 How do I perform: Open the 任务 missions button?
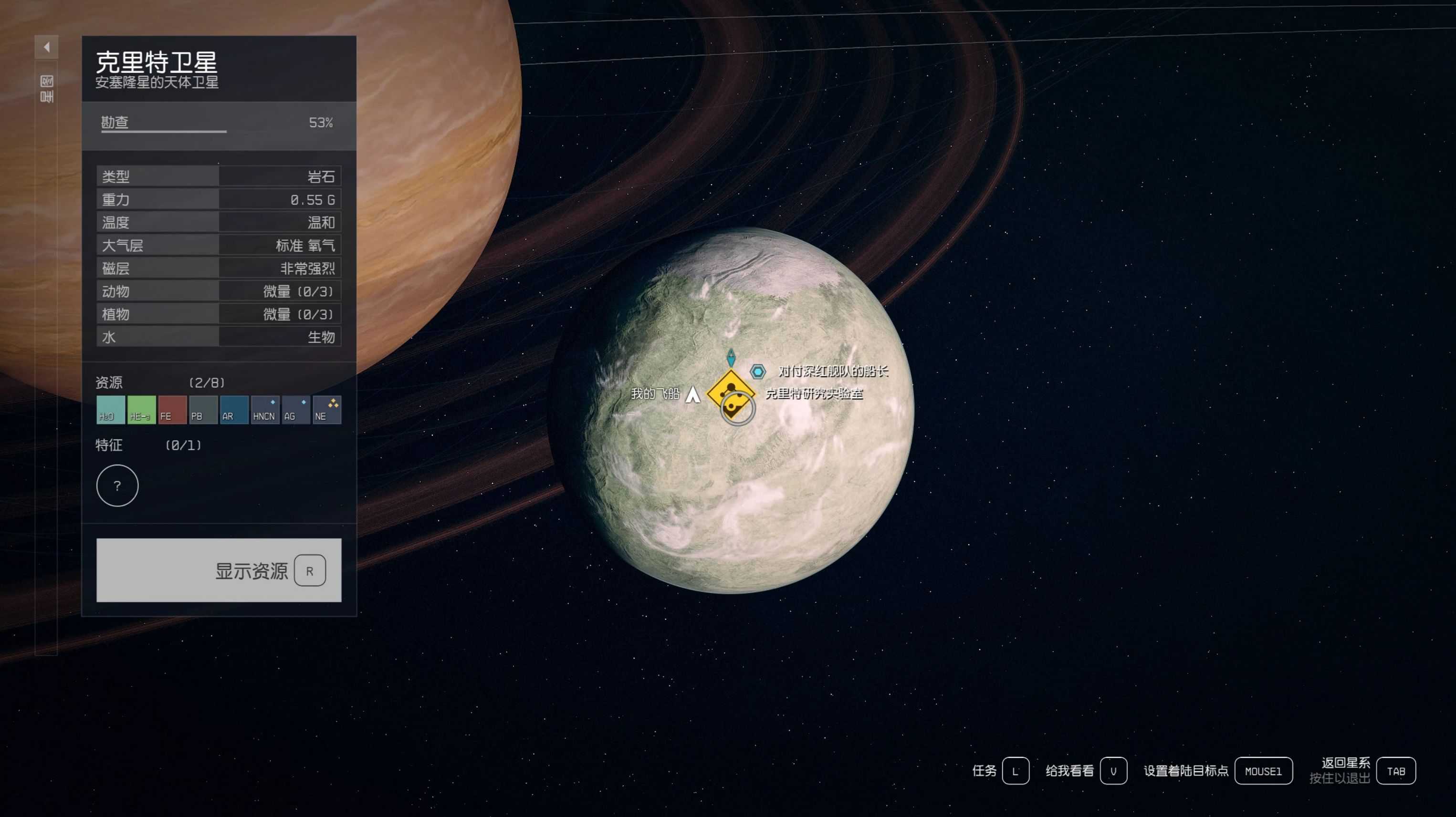1015,771
